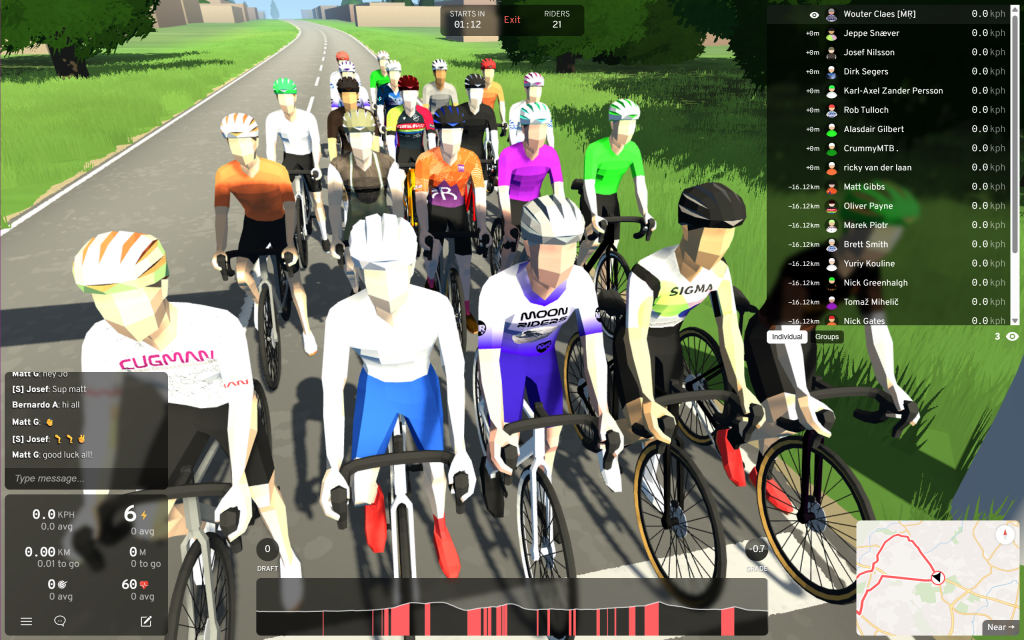Screen dimensions: 1024x640
Task: Switch to the Groups tab
Action: pyautogui.click(x=827, y=337)
